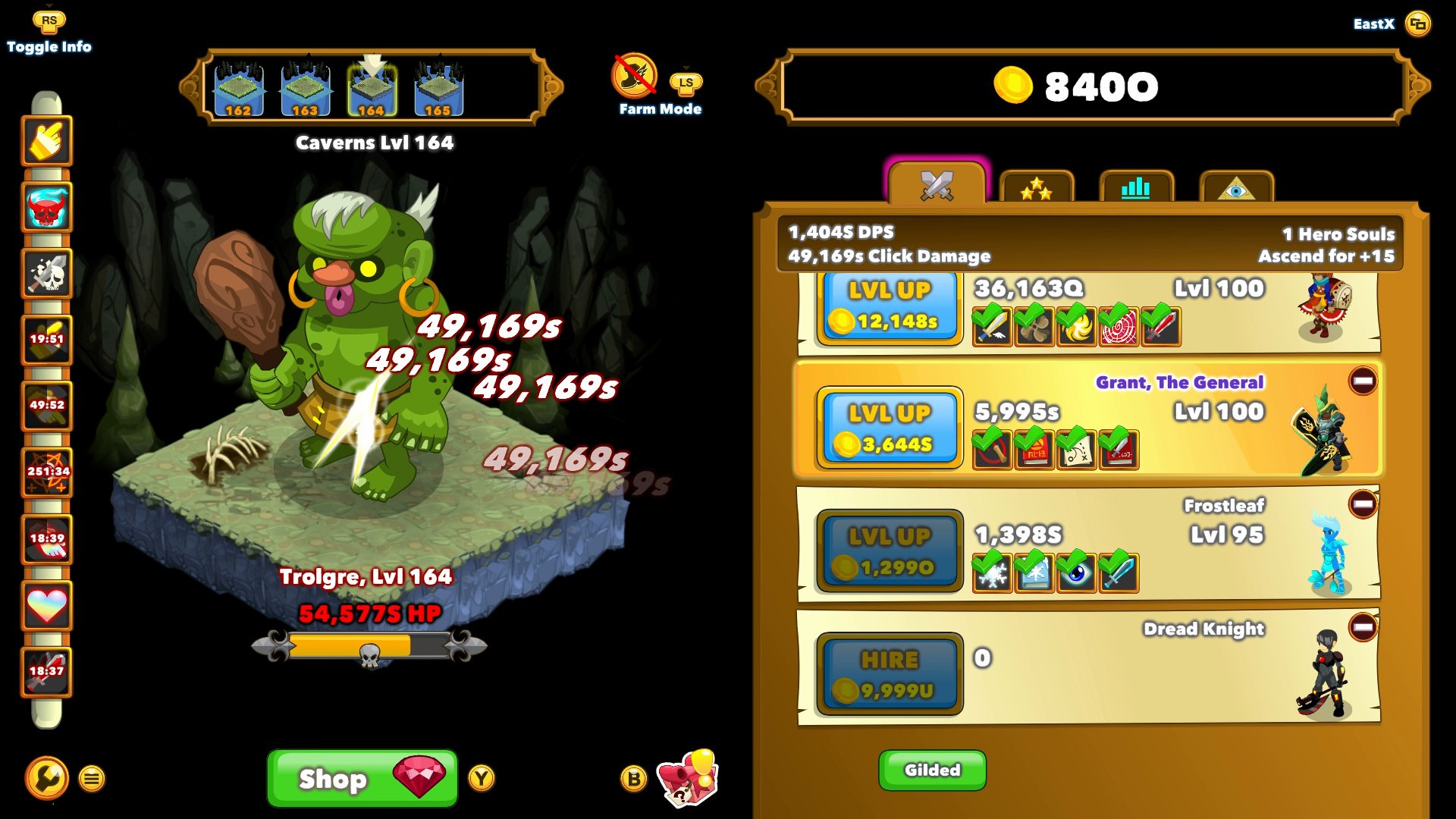This screenshot has width=1456, height=819.
Task: Show only Gilded heroes
Action: click(x=932, y=770)
